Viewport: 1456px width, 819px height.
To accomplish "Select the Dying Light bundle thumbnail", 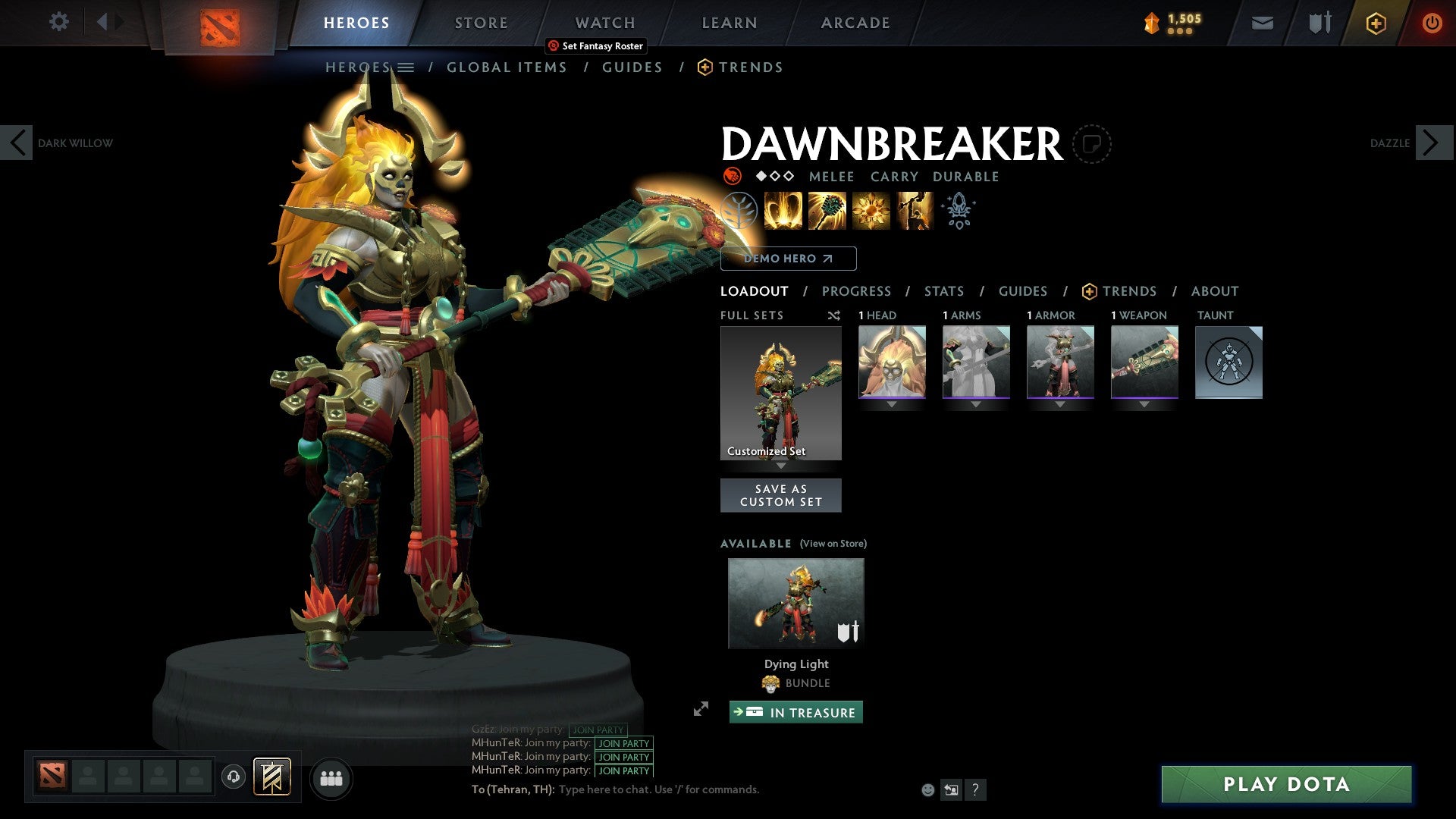I will [x=795, y=601].
